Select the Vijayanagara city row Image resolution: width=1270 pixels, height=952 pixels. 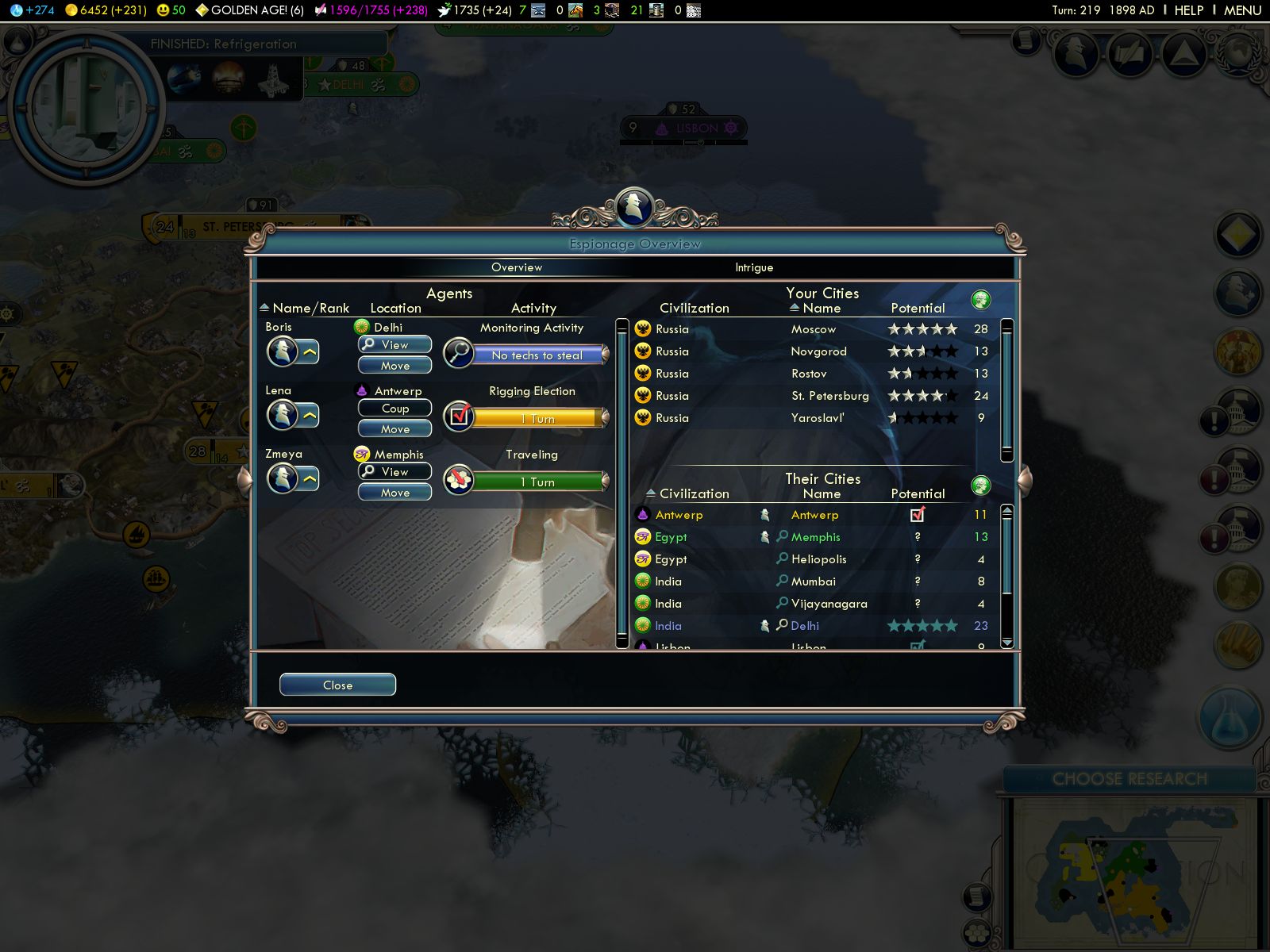point(829,604)
